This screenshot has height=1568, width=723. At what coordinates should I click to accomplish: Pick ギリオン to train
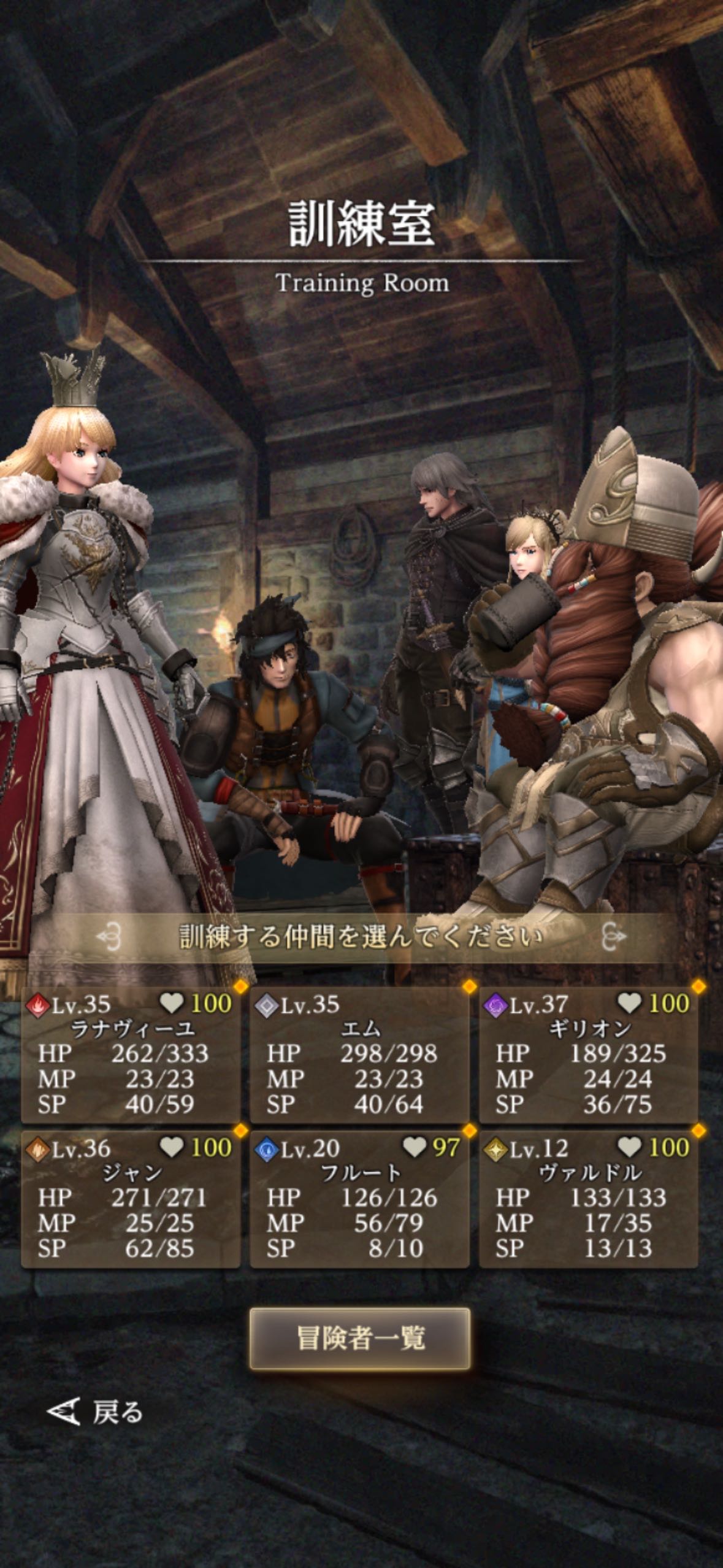click(589, 1055)
